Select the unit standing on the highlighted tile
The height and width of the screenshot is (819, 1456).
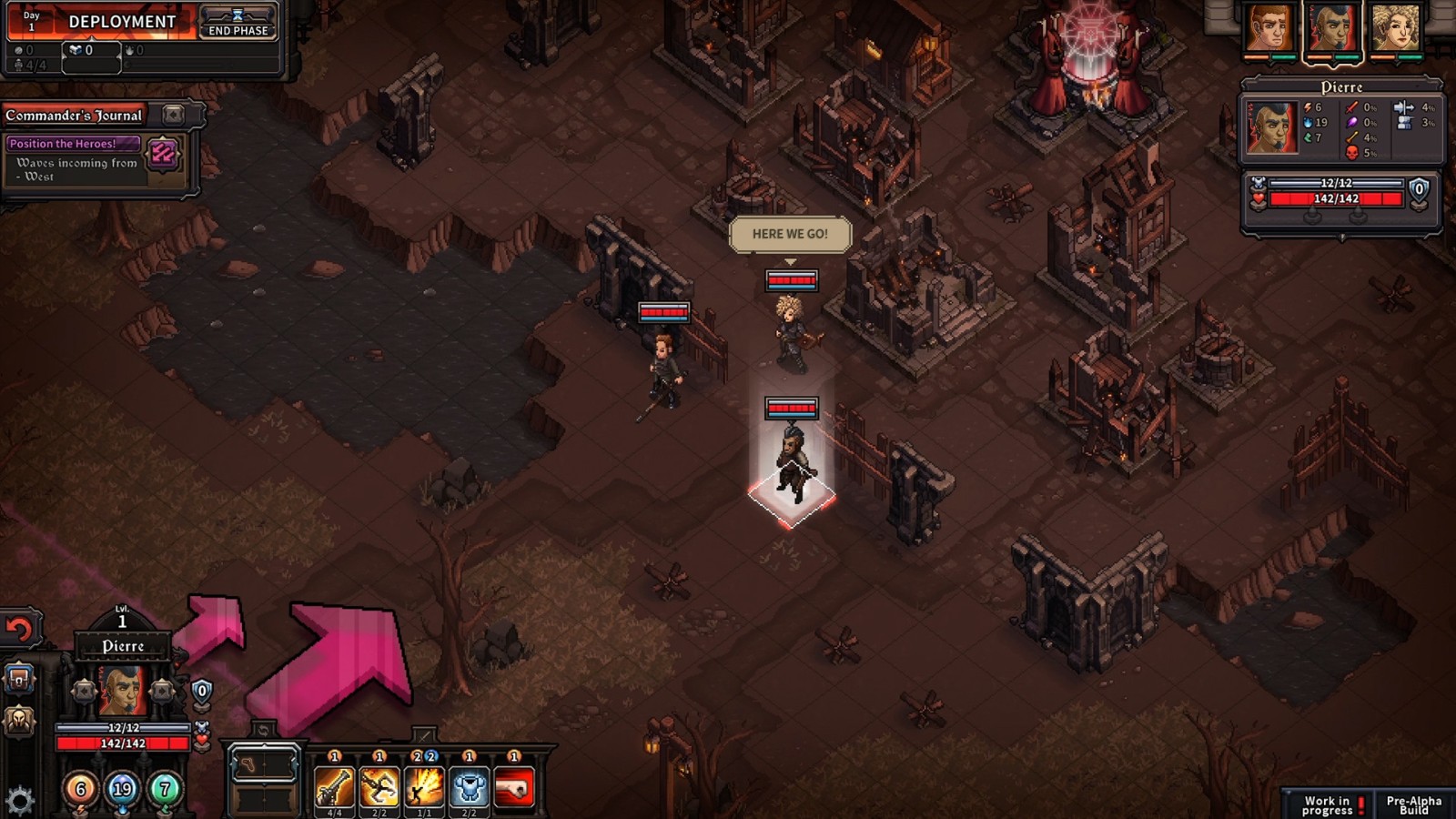pos(792,464)
